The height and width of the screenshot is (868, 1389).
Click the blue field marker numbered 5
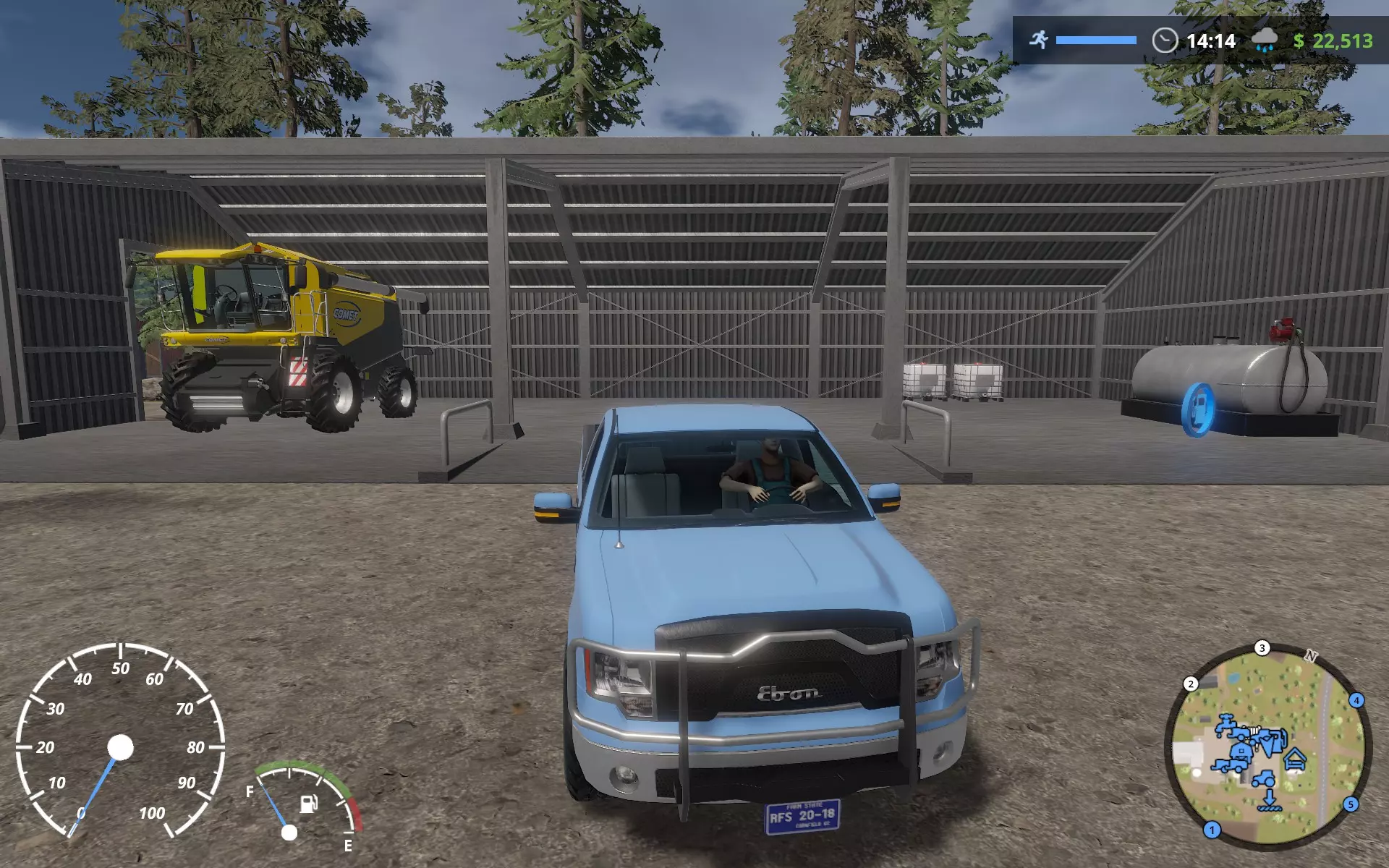coord(1350,804)
